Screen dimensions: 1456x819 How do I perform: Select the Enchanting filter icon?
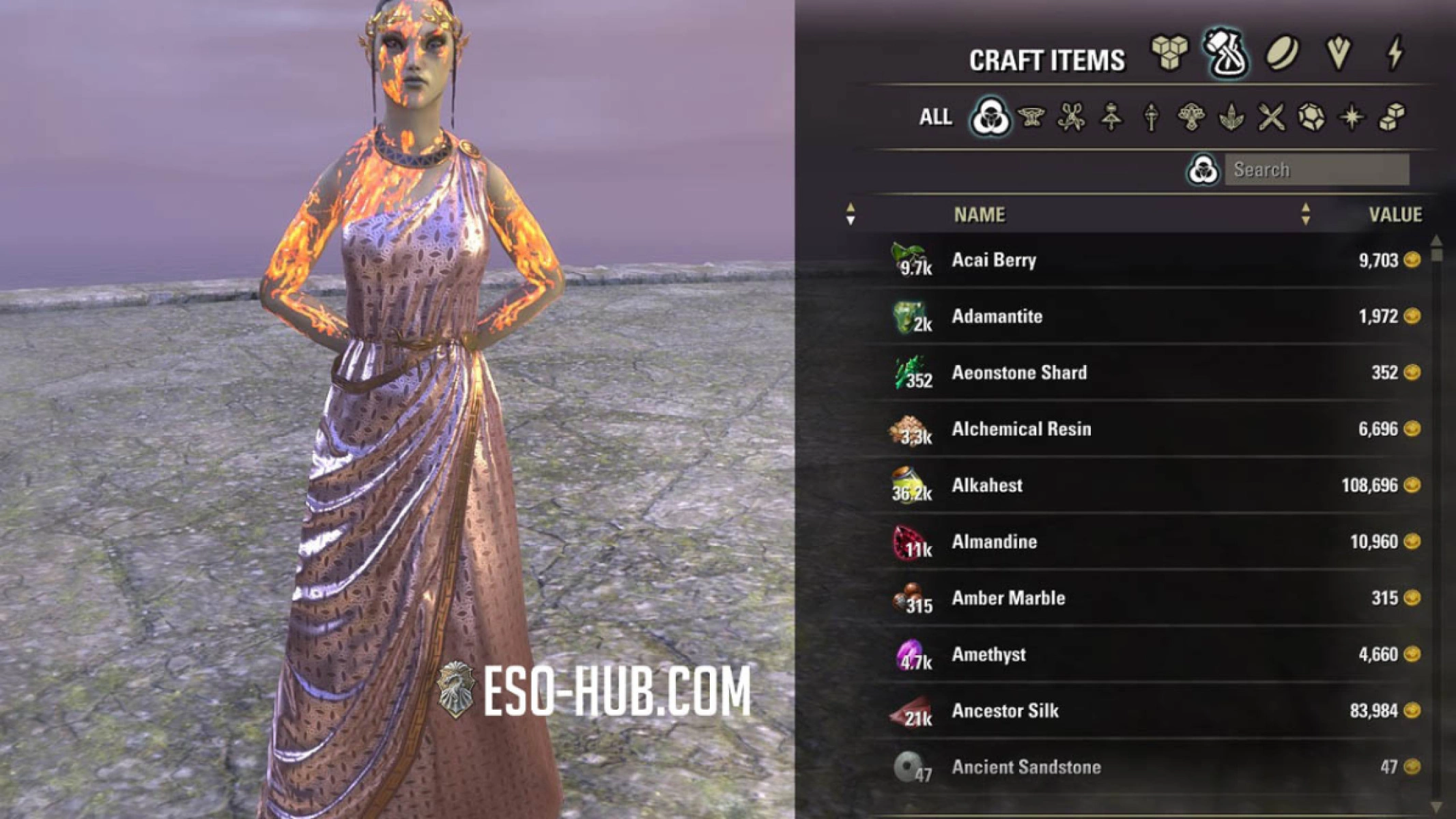click(1152, 117)
